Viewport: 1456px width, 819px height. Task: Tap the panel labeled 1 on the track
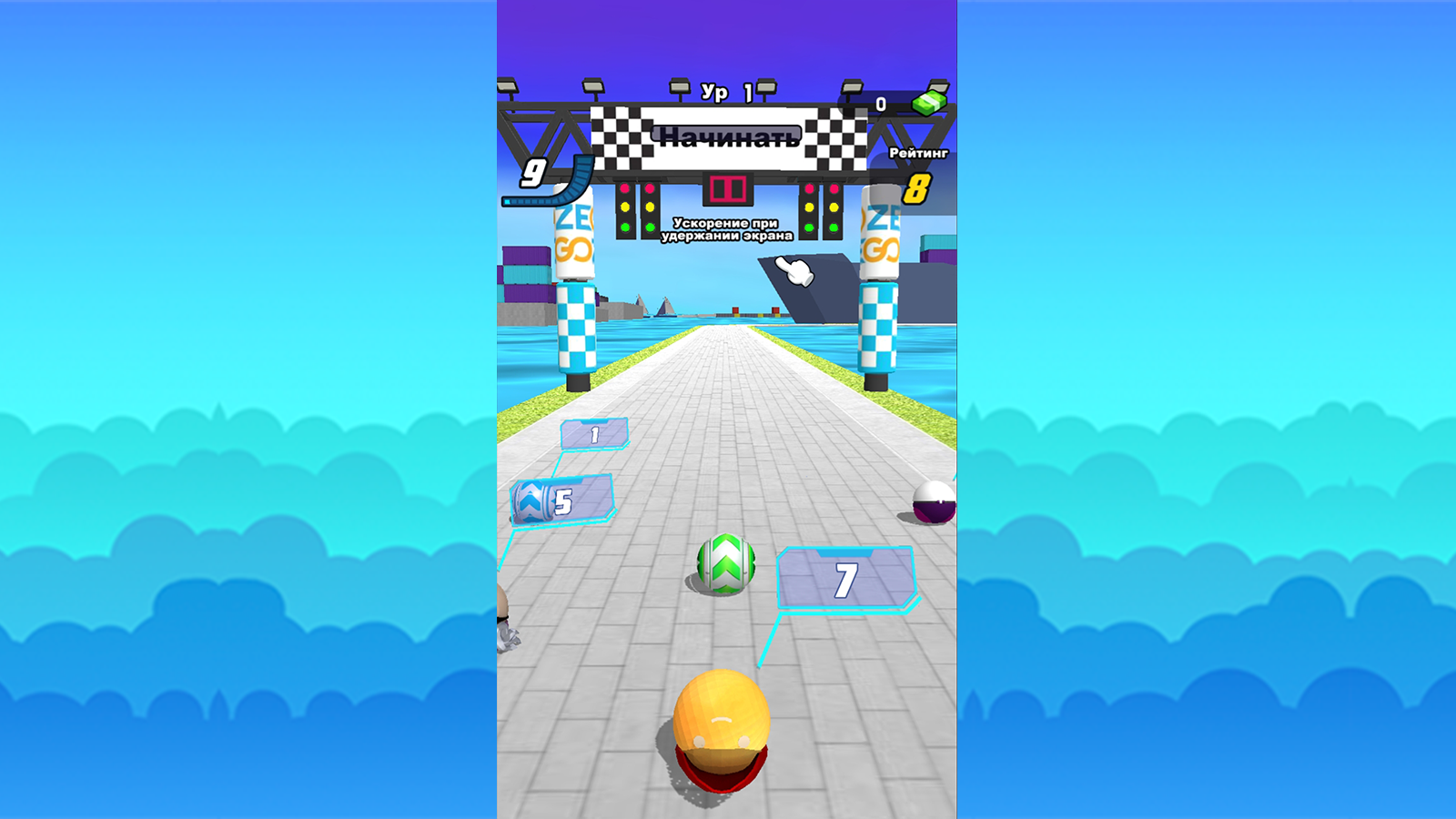pyautogui.click(x=594, y=434)
